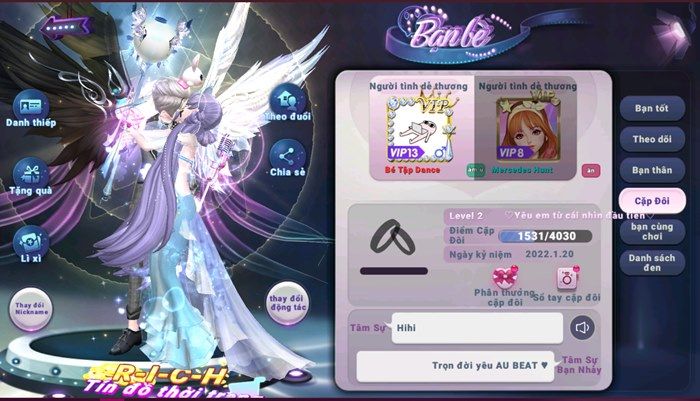Tap the speaker icon beside Tâm Sự
The width and height of the screenshot is (700, 401).
[x=583, y=327]
